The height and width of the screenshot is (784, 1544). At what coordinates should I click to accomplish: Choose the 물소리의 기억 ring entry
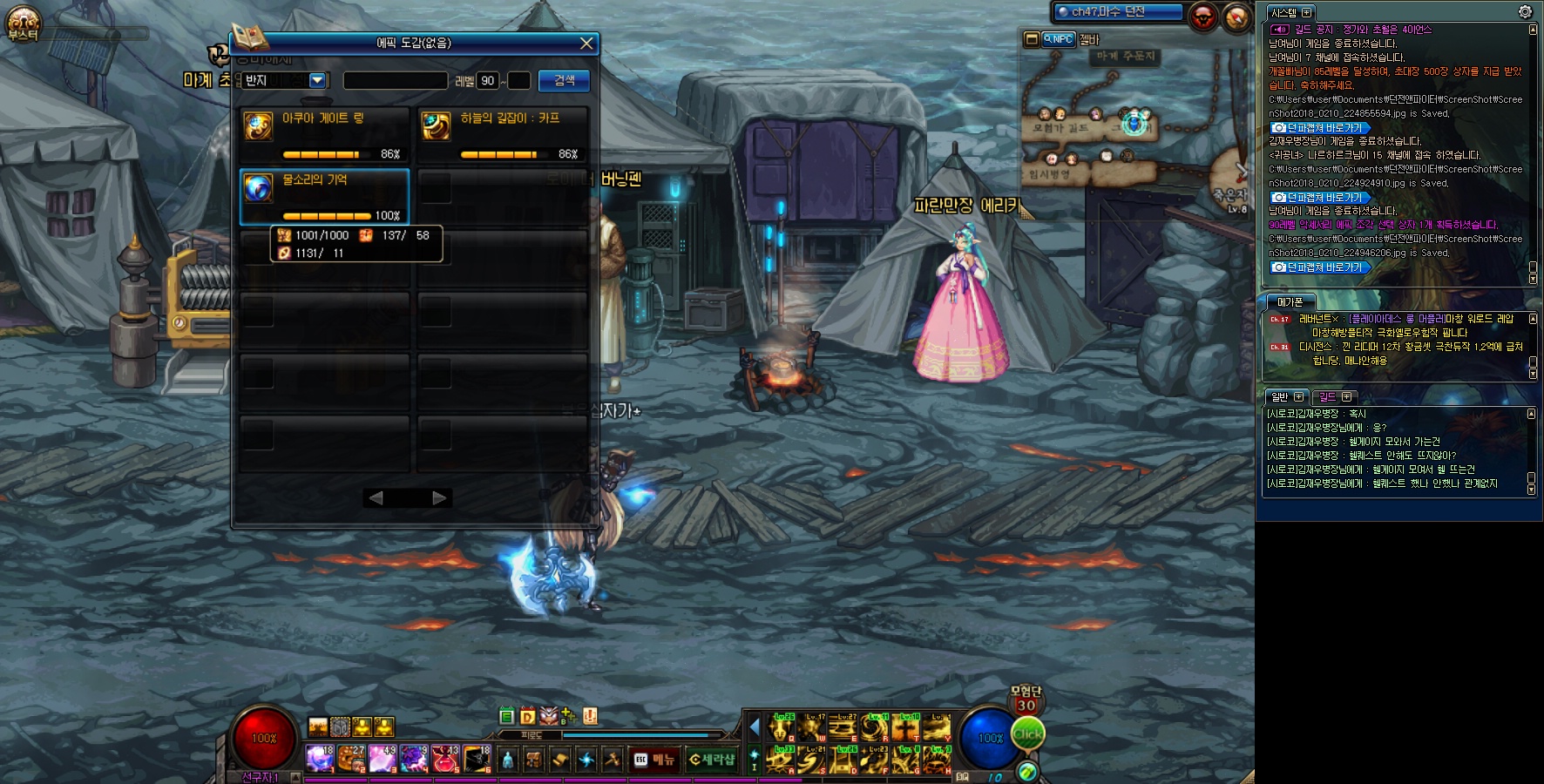point(324,197)
